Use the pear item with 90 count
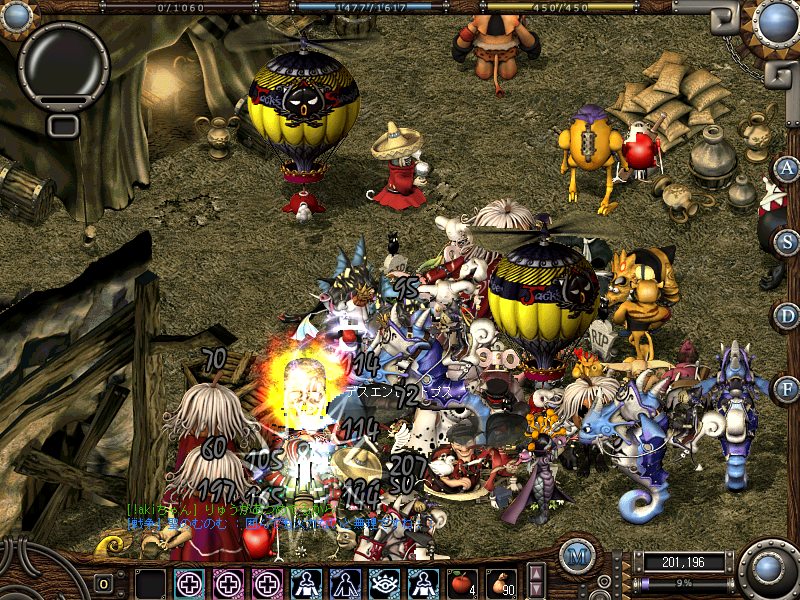Image resolution: width=800 pixels, height=600 pixels. 501,582
